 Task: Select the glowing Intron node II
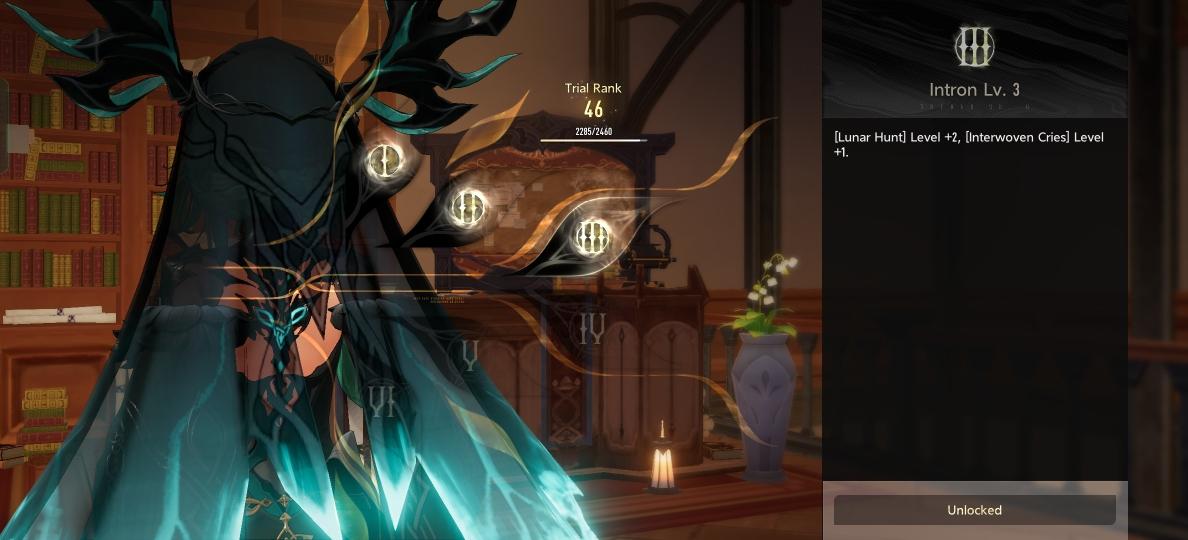[x=468, y=208]
